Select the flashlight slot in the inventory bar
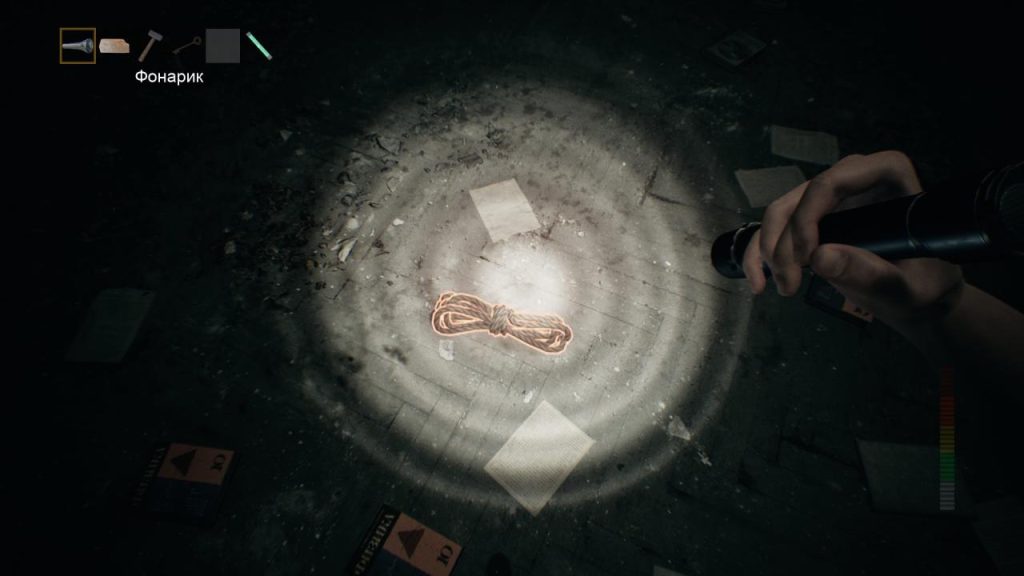1024x576 pixels. point(77,46)
